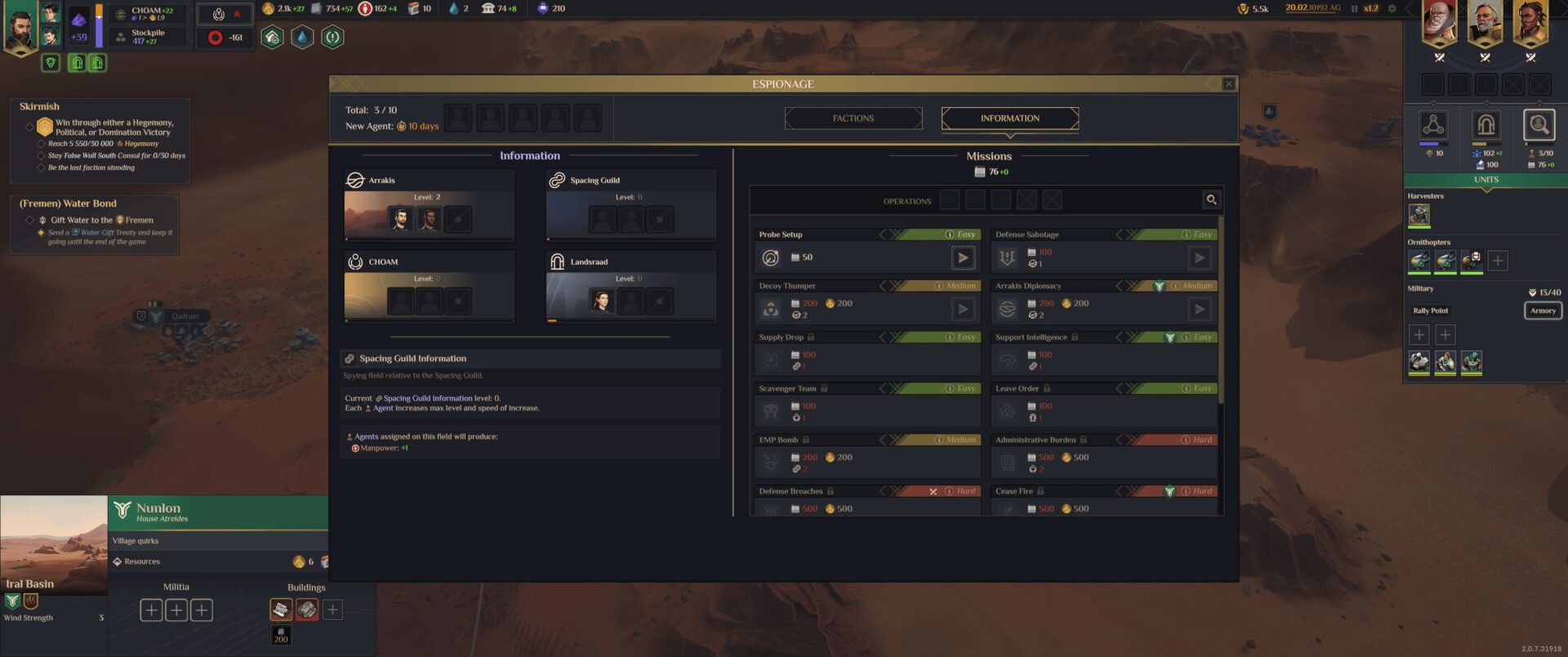Select the Spacing Guild information field

tap(631, 205)
